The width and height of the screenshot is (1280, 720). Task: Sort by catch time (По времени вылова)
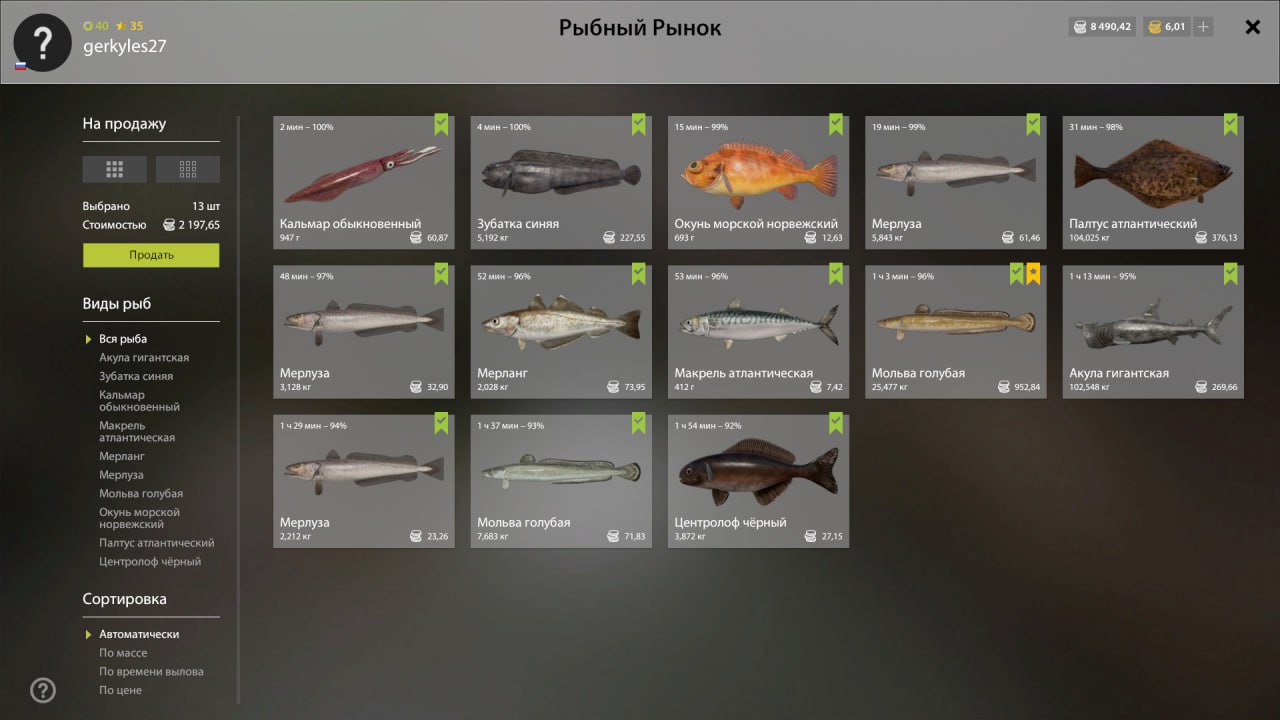(151, 672)
